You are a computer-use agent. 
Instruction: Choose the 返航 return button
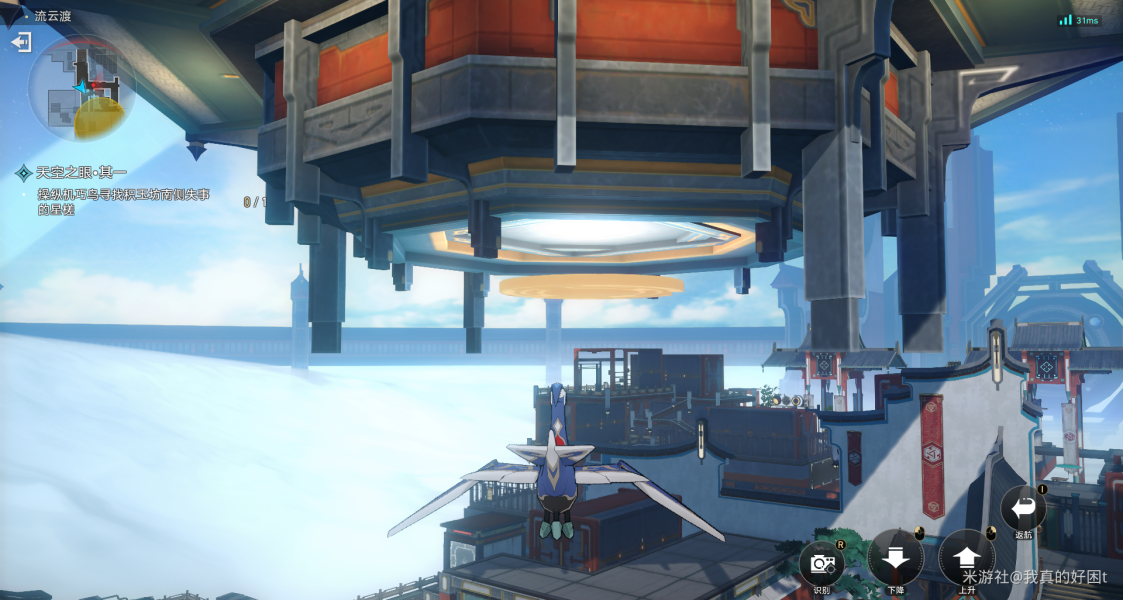click(x=1023, y=508)
